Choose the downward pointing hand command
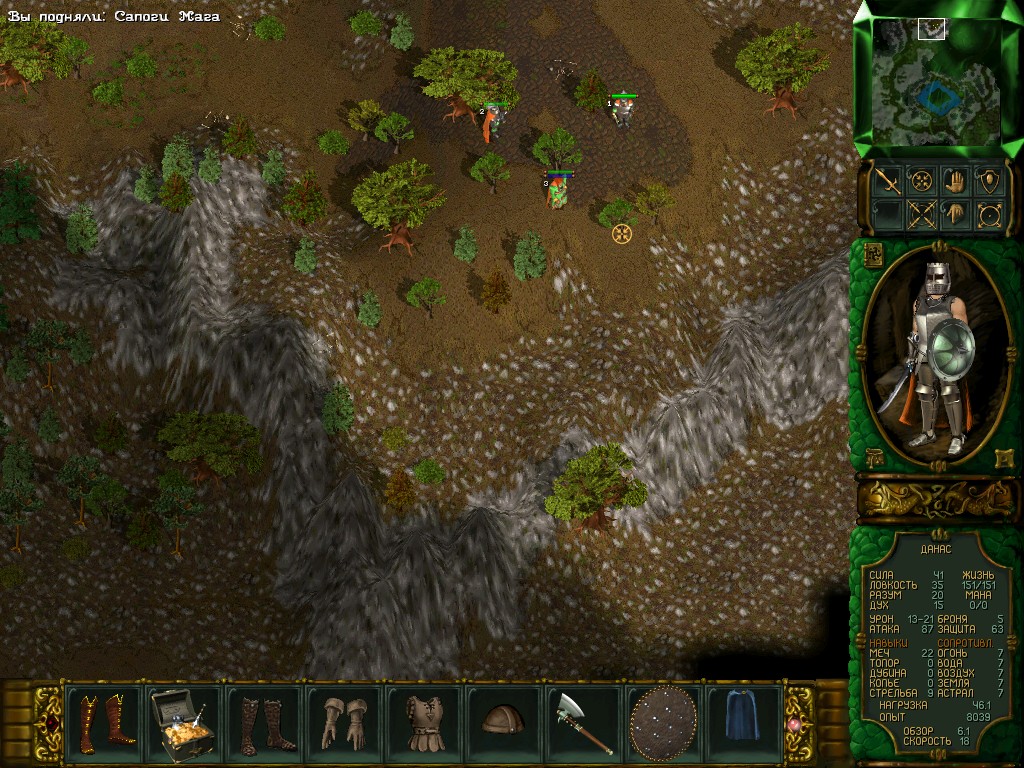This screenshot has height=768, width=1024. pos(955,214)
